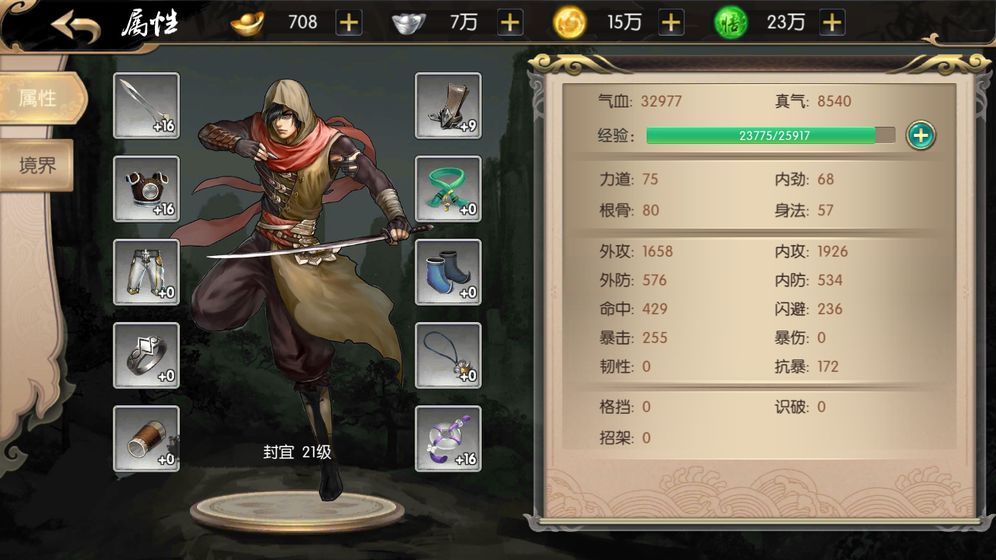Go back with the return arrow
The image size is (996, 560).
(x=77, y=24)
